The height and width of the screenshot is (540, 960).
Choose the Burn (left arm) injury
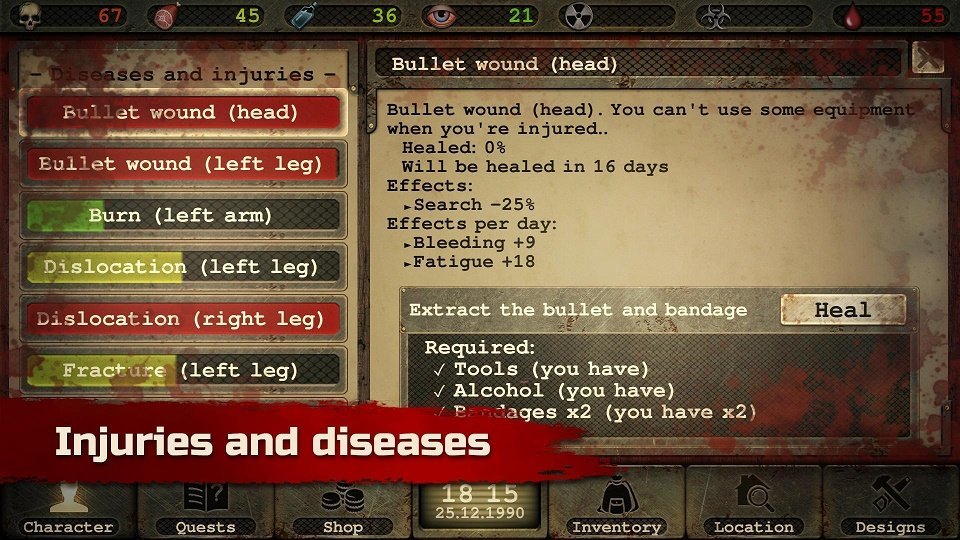(182, 215)
